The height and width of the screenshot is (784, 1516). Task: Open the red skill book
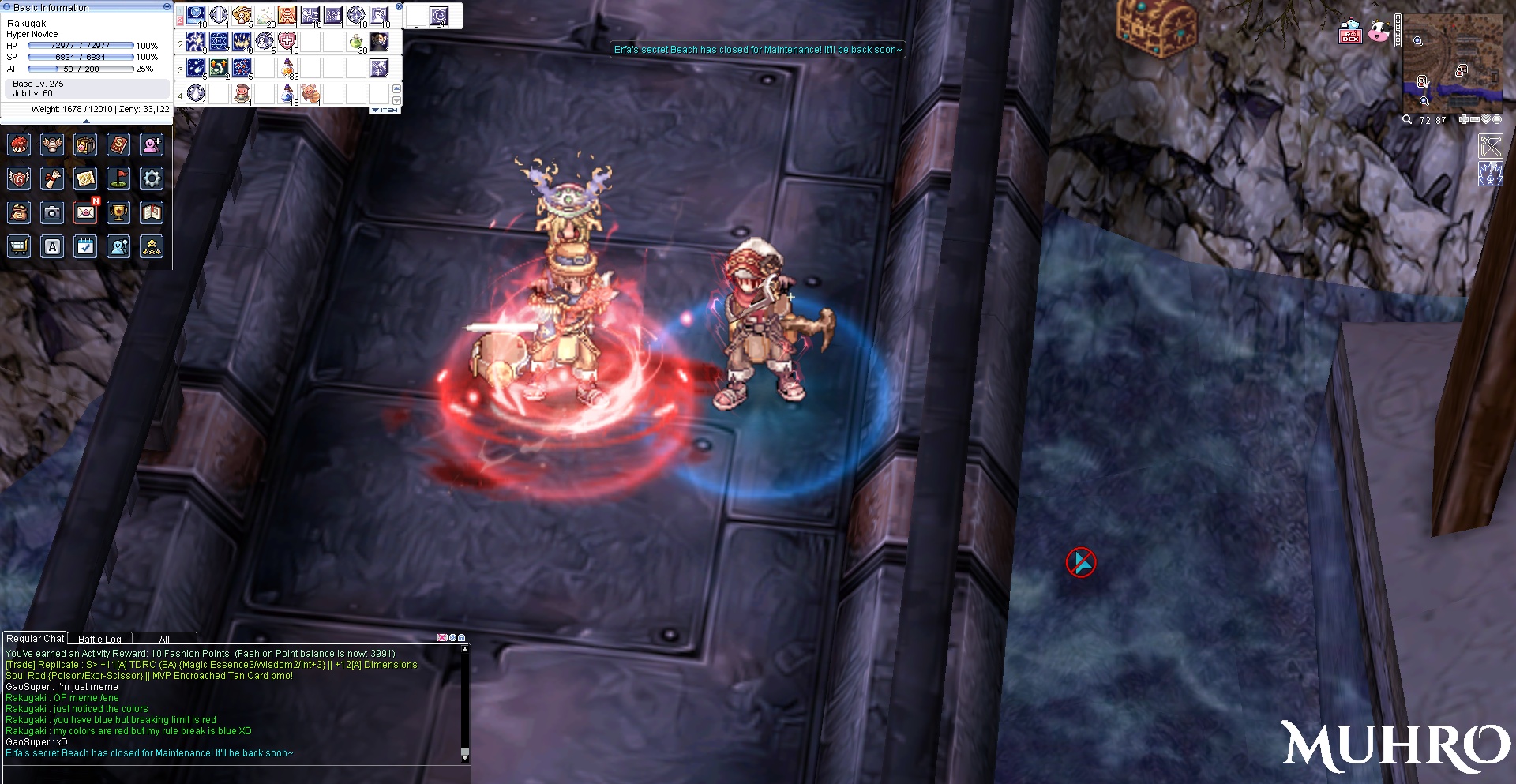118,144
